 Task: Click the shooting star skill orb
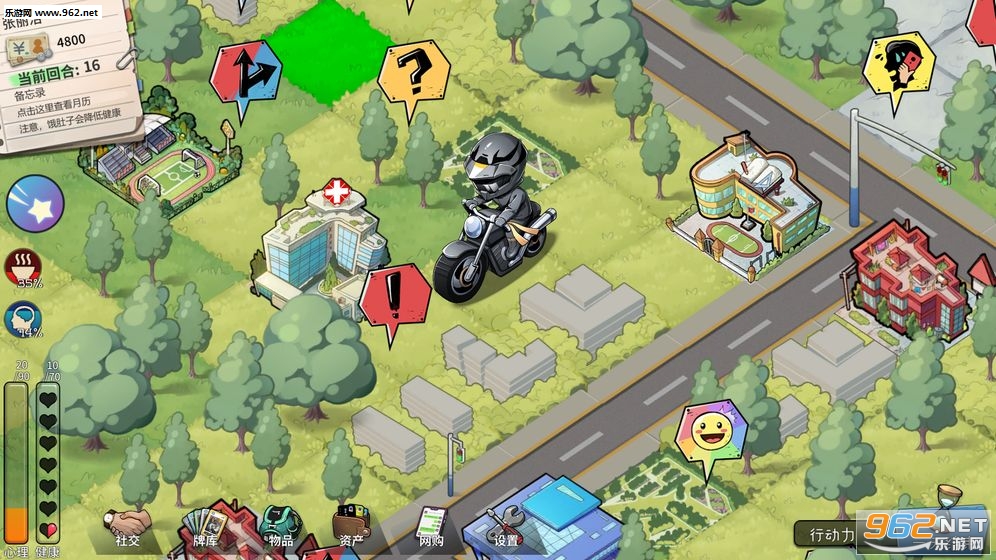tap(35, 203)
